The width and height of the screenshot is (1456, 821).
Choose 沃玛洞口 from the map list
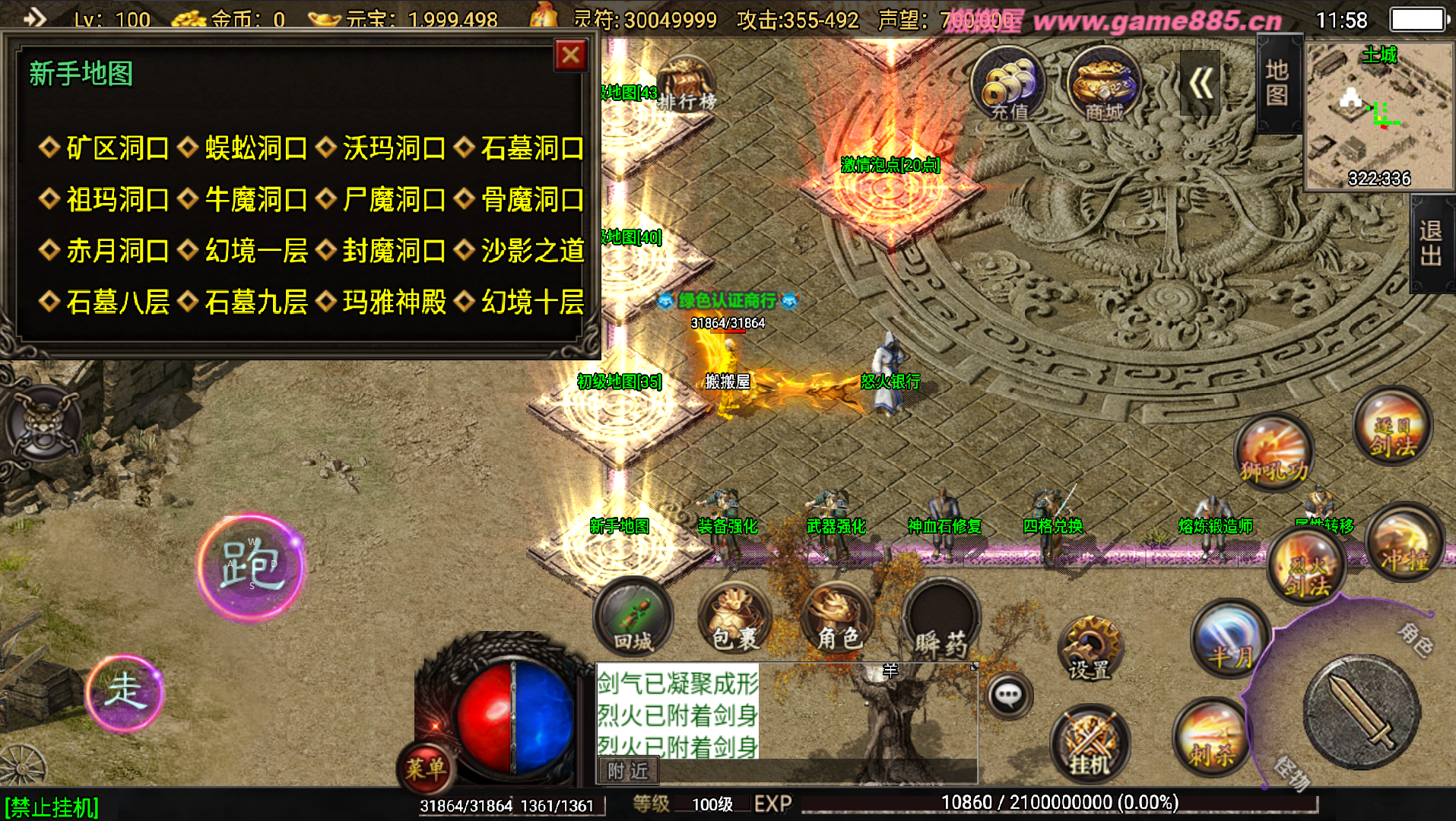tap(393, 148)
